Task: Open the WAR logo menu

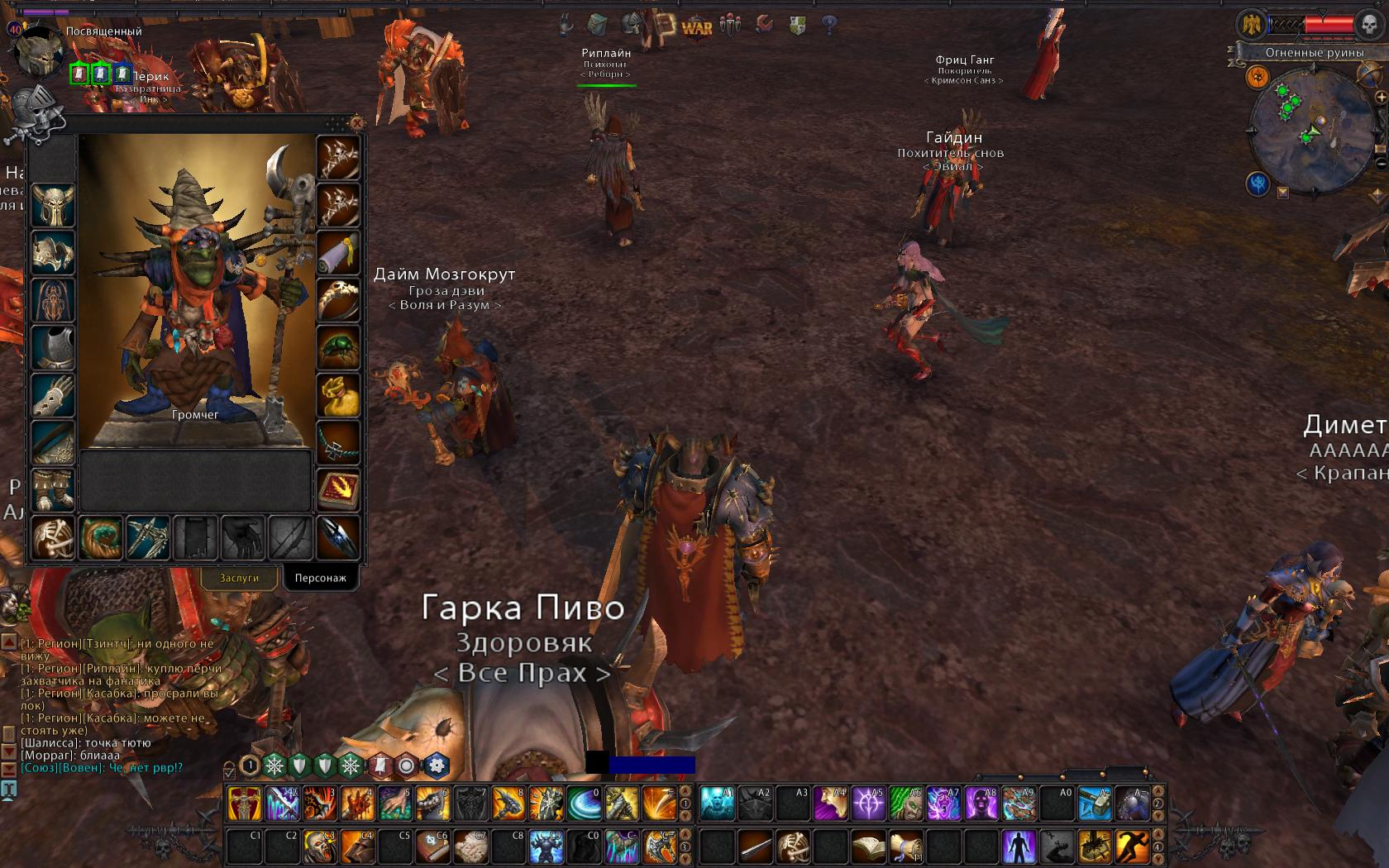Action: (697, 26)
